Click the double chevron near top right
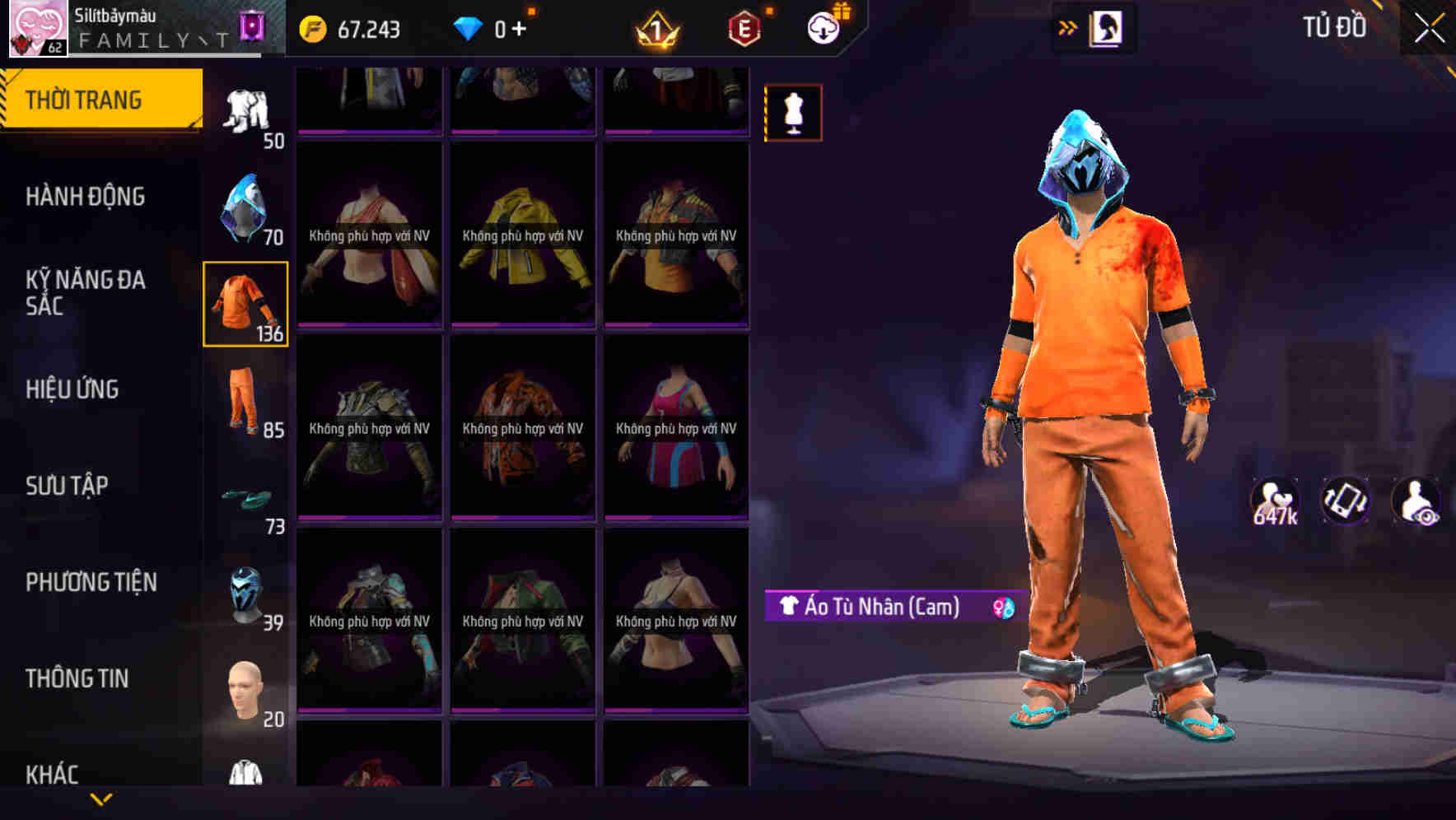Image resolution: width=1456 pixels, height=820 pixels. [1066, 27]
